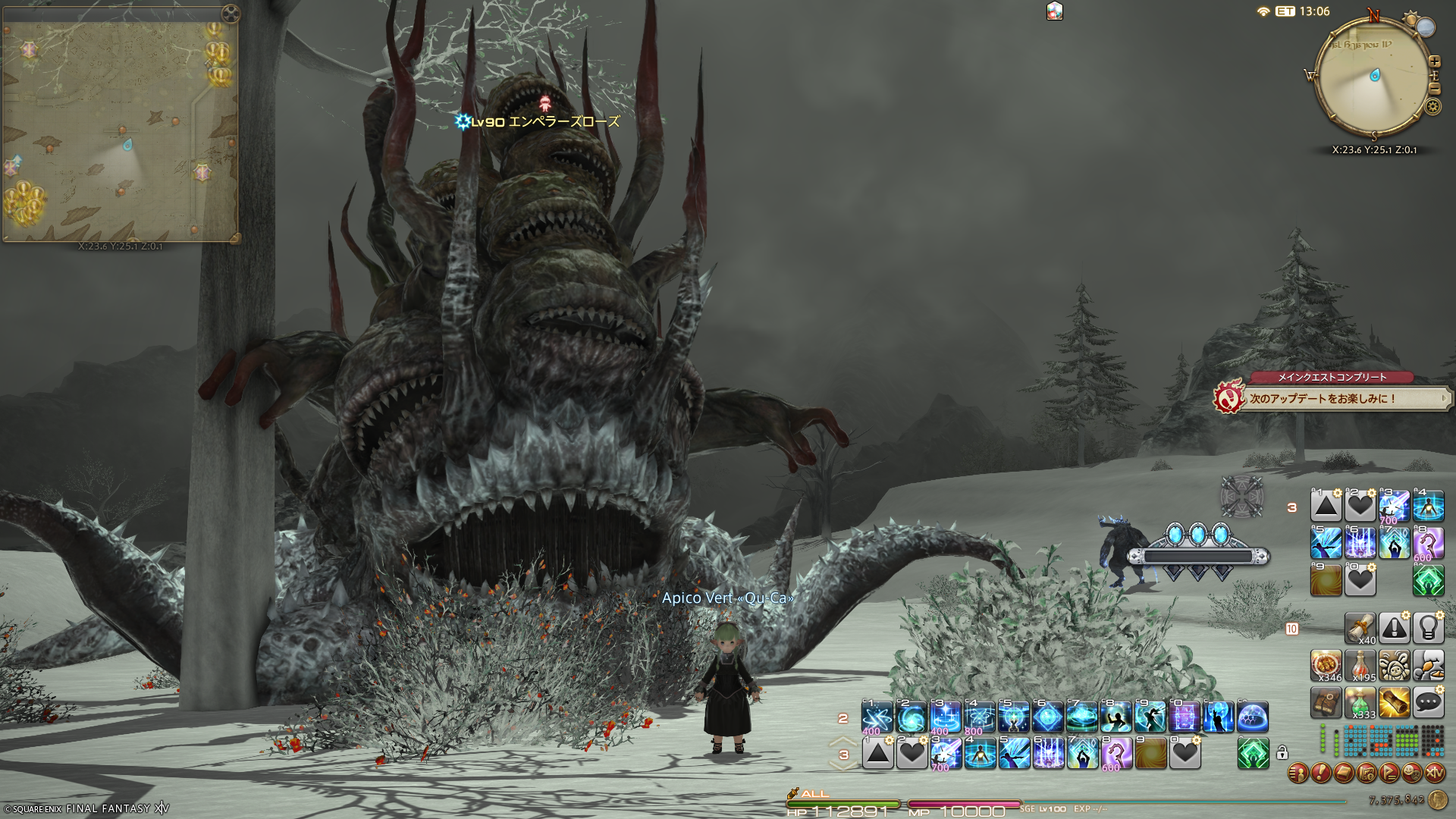Use the red potion flask with x195 count
1456x819 pixels.
point(1360,665)
